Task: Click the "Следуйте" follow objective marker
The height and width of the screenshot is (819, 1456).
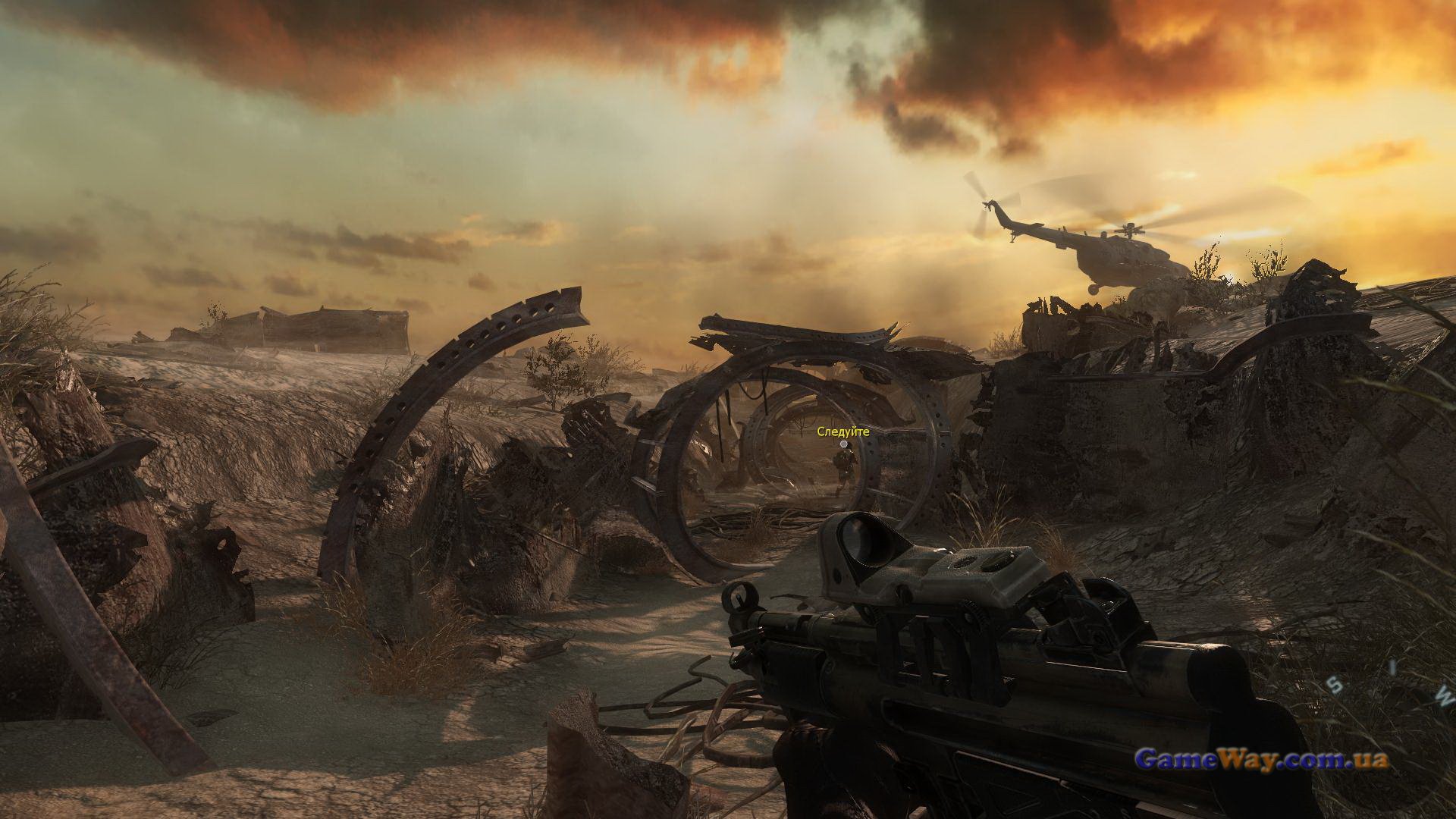Action: (843, 444)
